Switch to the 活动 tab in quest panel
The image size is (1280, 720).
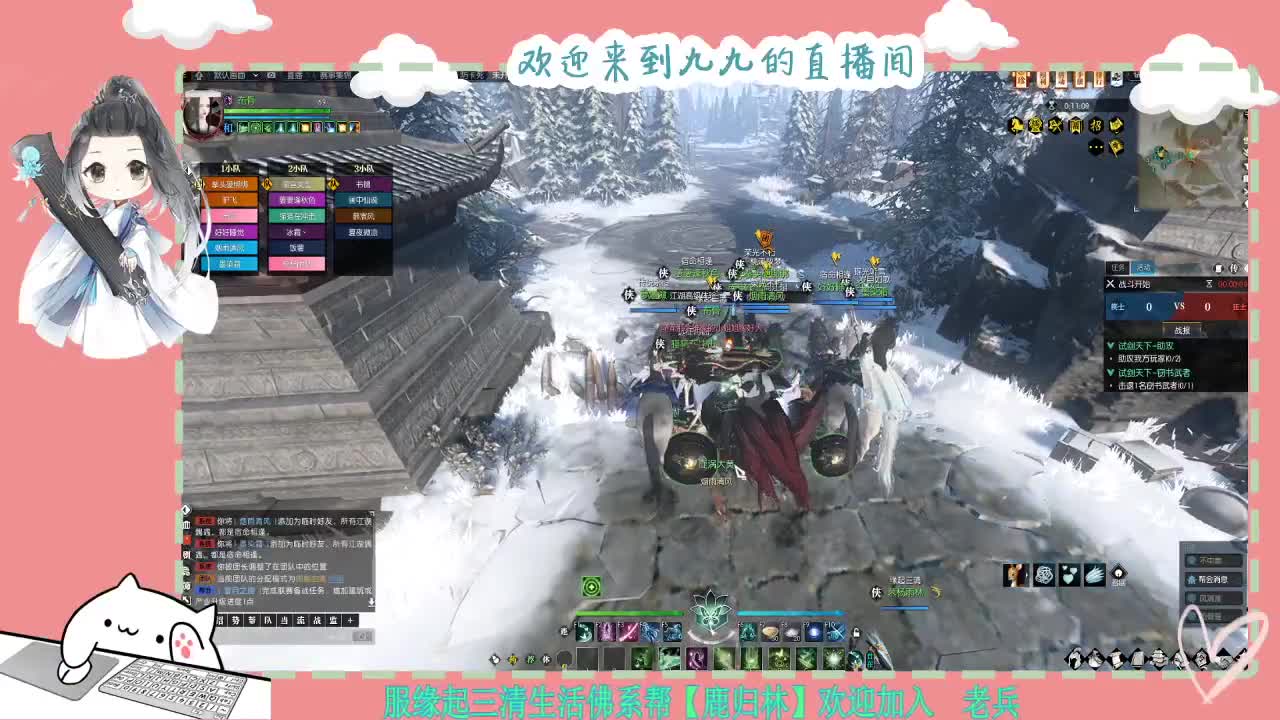pyautogui.click(x=1144, y=268)
